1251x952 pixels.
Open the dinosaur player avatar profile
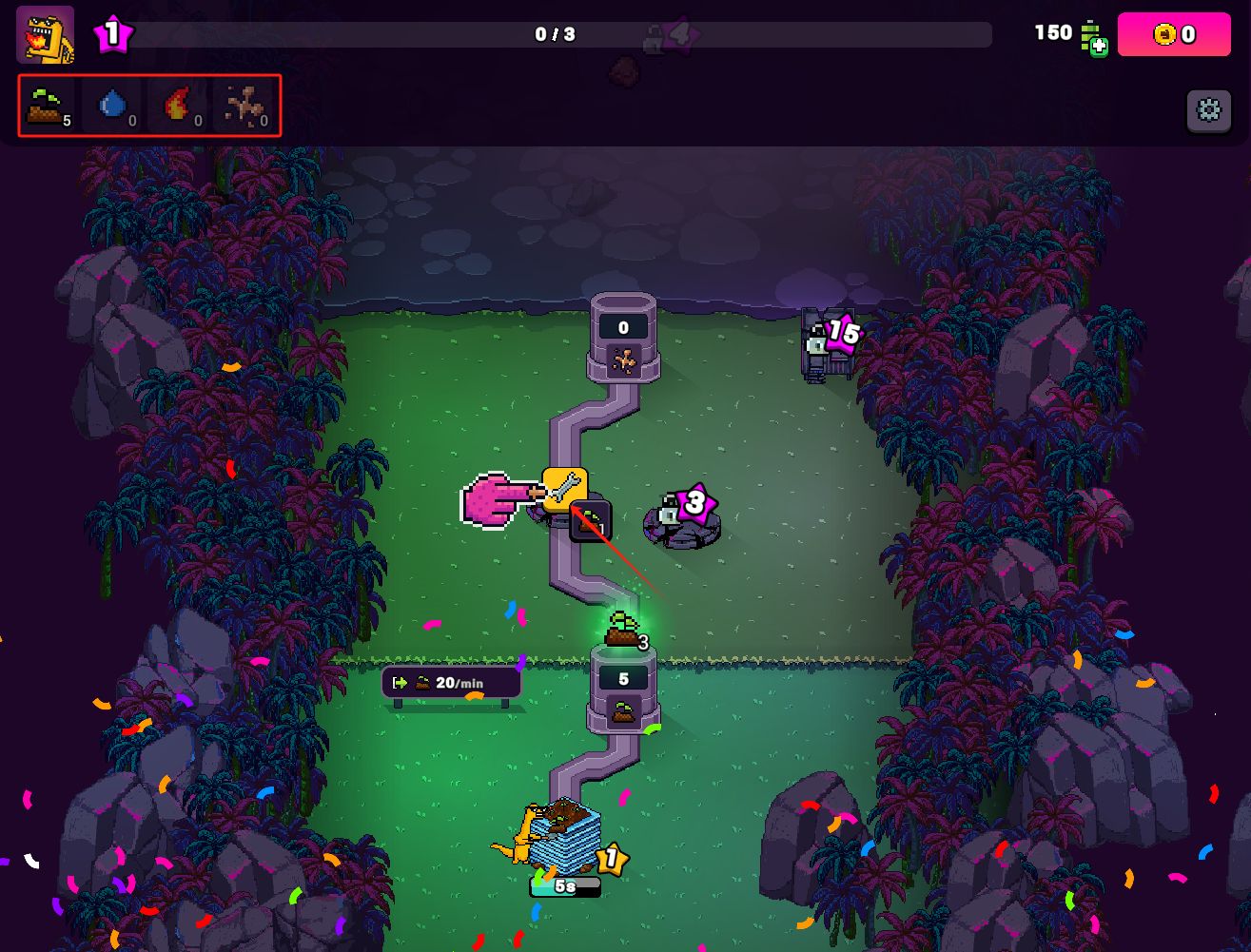click(45, 35)
